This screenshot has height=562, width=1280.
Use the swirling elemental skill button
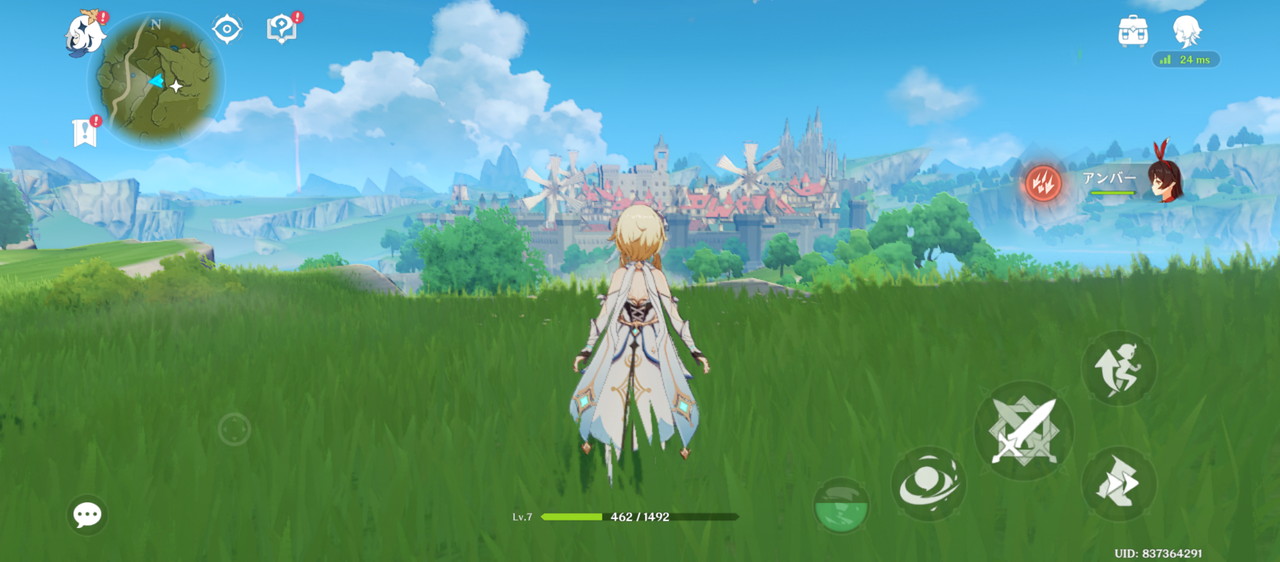point(929,484)
